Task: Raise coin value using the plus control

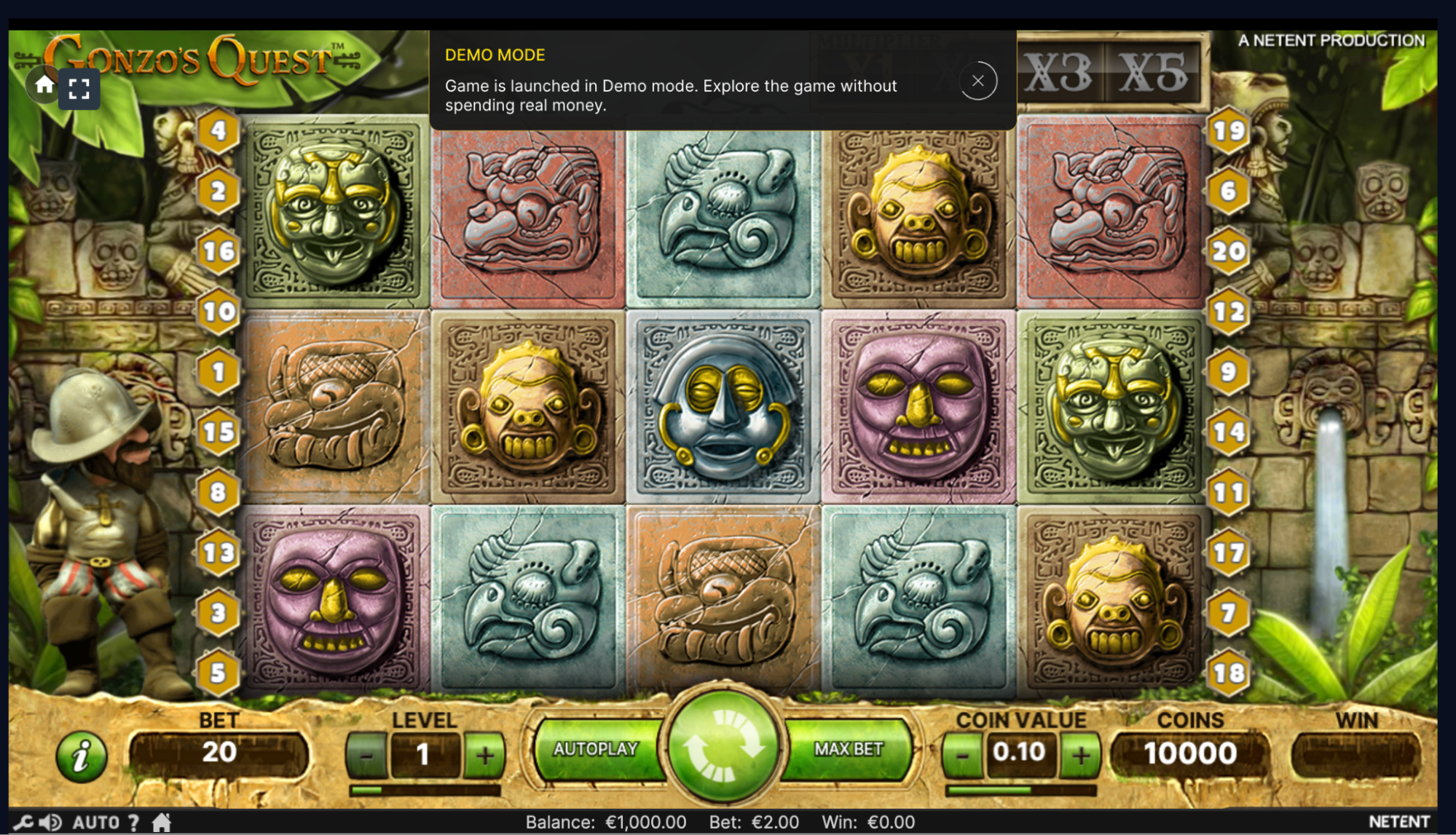Action: tap(1081, 755)
